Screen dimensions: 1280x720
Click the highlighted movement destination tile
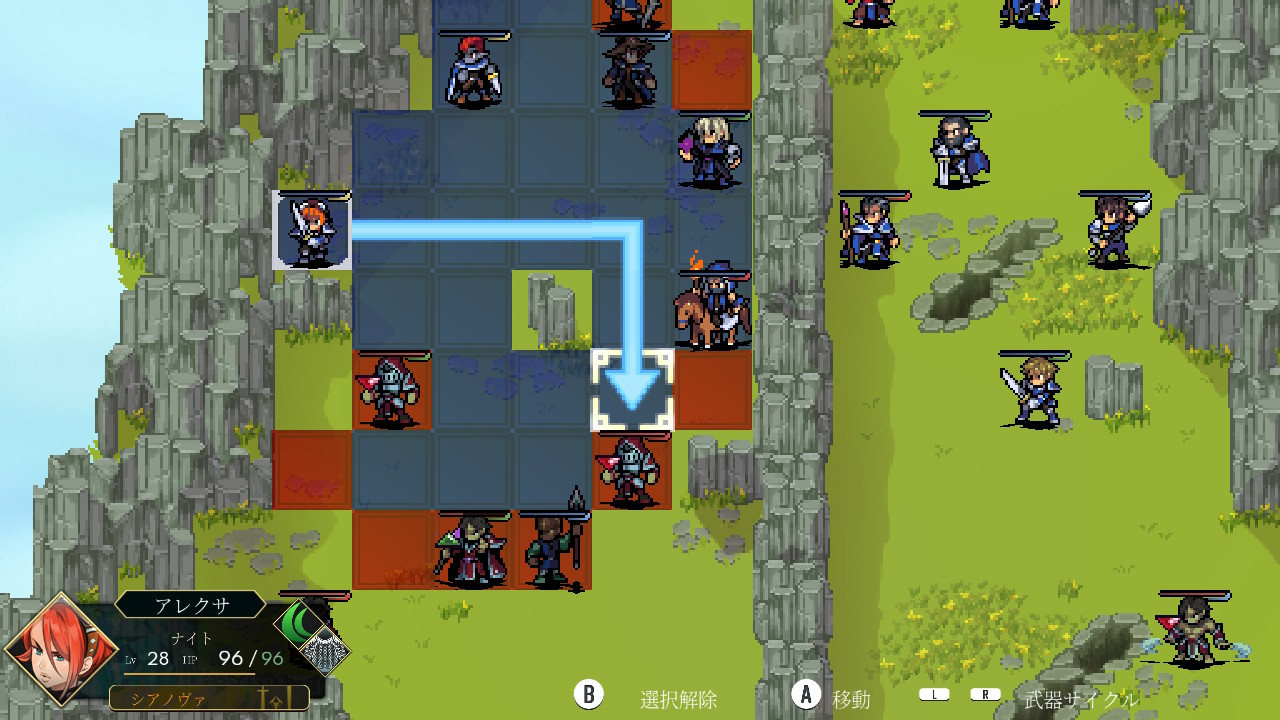click(632, 390)
